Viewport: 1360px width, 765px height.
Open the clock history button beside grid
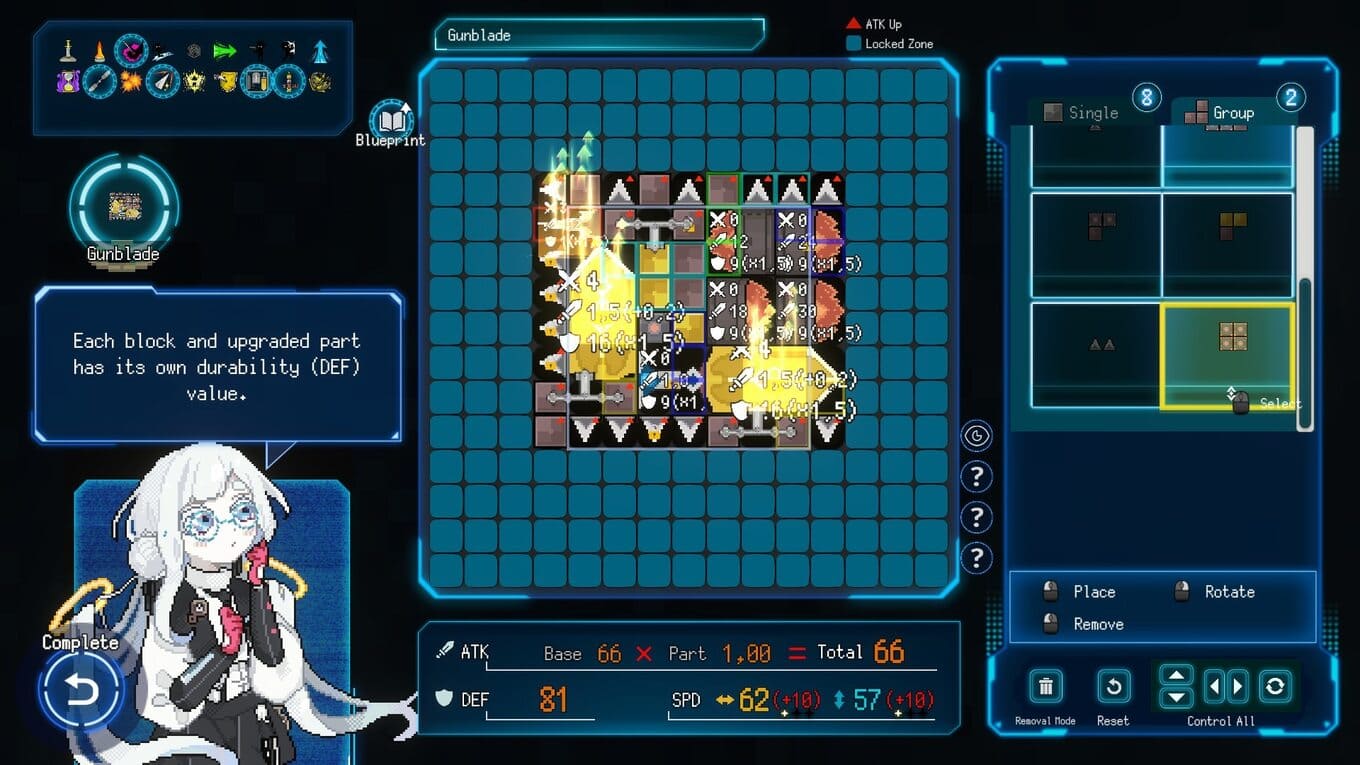(x=977, y=436)
